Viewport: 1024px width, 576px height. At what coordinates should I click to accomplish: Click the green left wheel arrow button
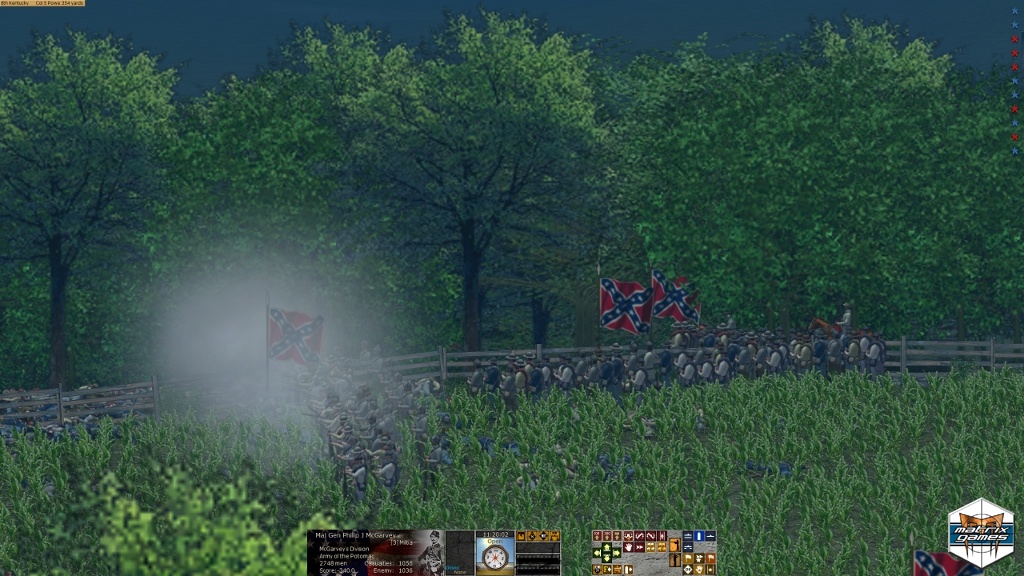pos(597,553)
